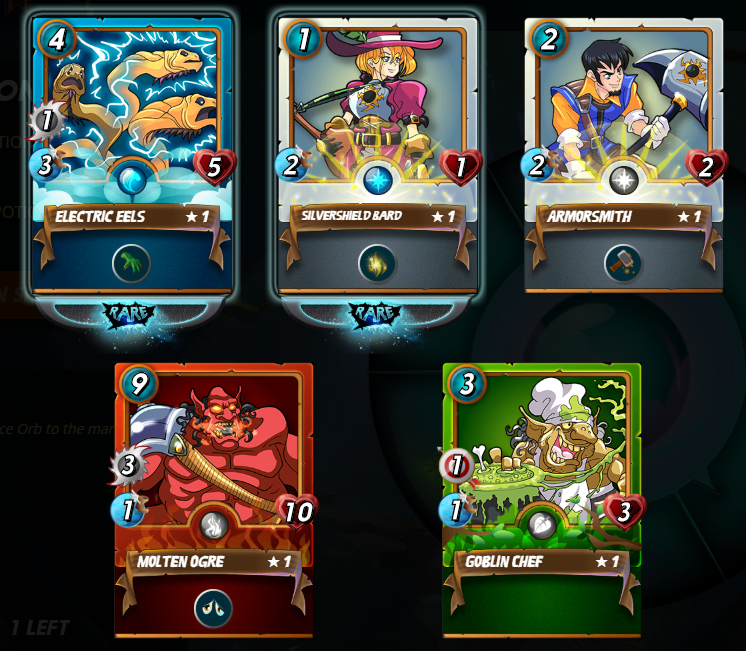Open the Molten Ogre card
This screenshot has width=746, height=651.
click(x=214, y=490)
